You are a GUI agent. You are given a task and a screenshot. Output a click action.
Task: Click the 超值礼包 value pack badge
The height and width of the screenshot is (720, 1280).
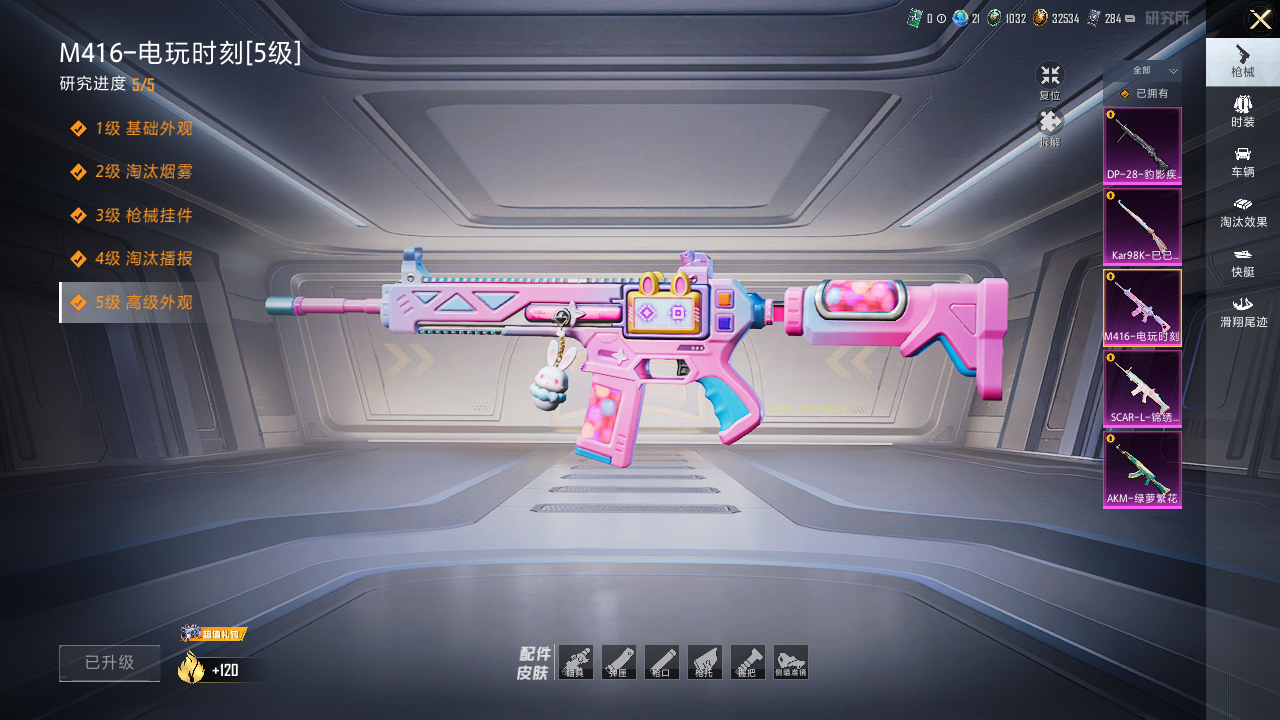click(214, 634)
